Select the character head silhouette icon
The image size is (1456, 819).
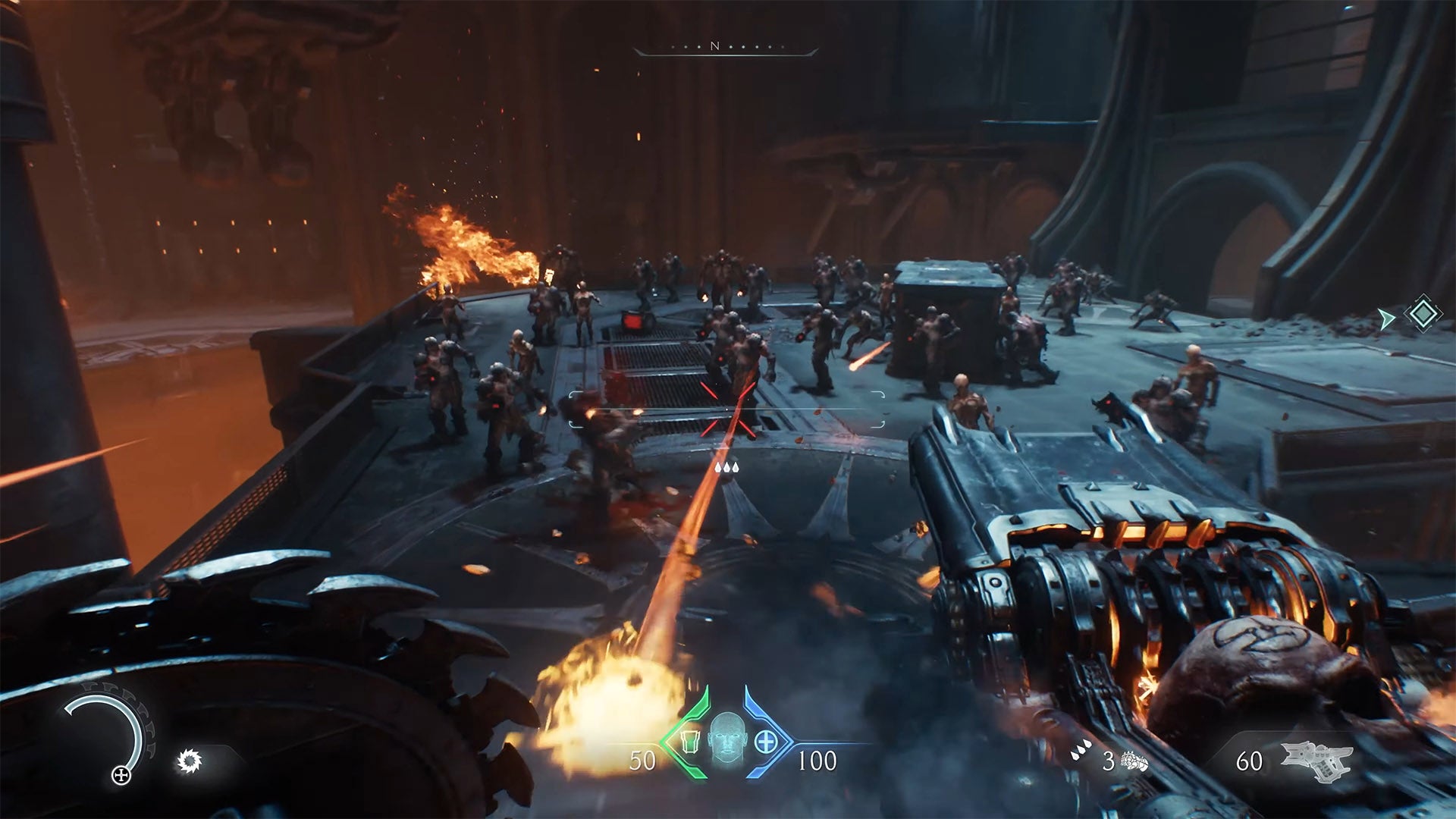(727, 738)
